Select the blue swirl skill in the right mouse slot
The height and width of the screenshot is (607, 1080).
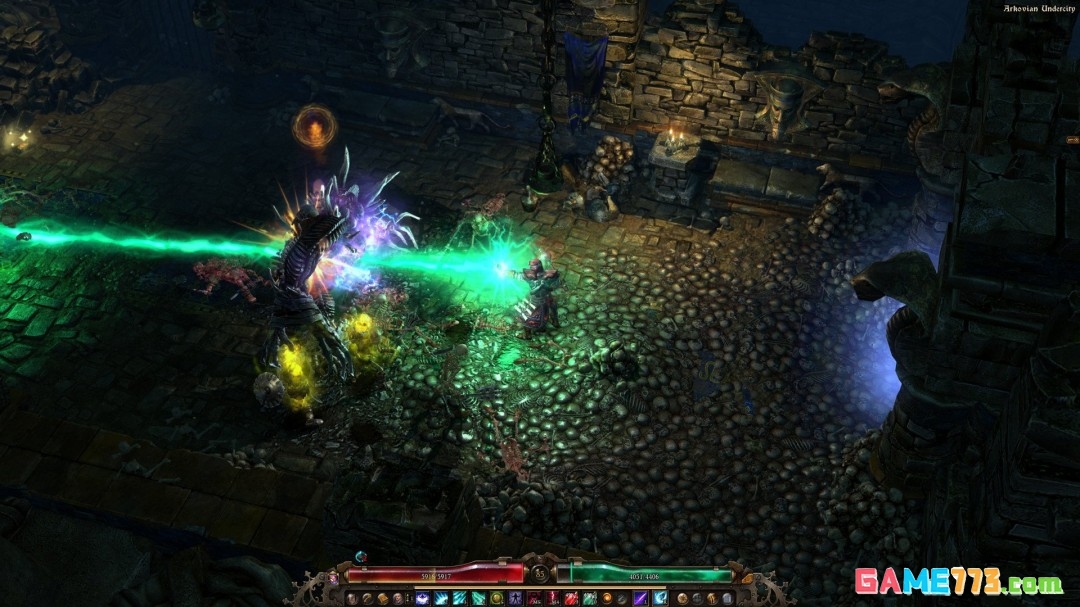[x=659, y=598]
